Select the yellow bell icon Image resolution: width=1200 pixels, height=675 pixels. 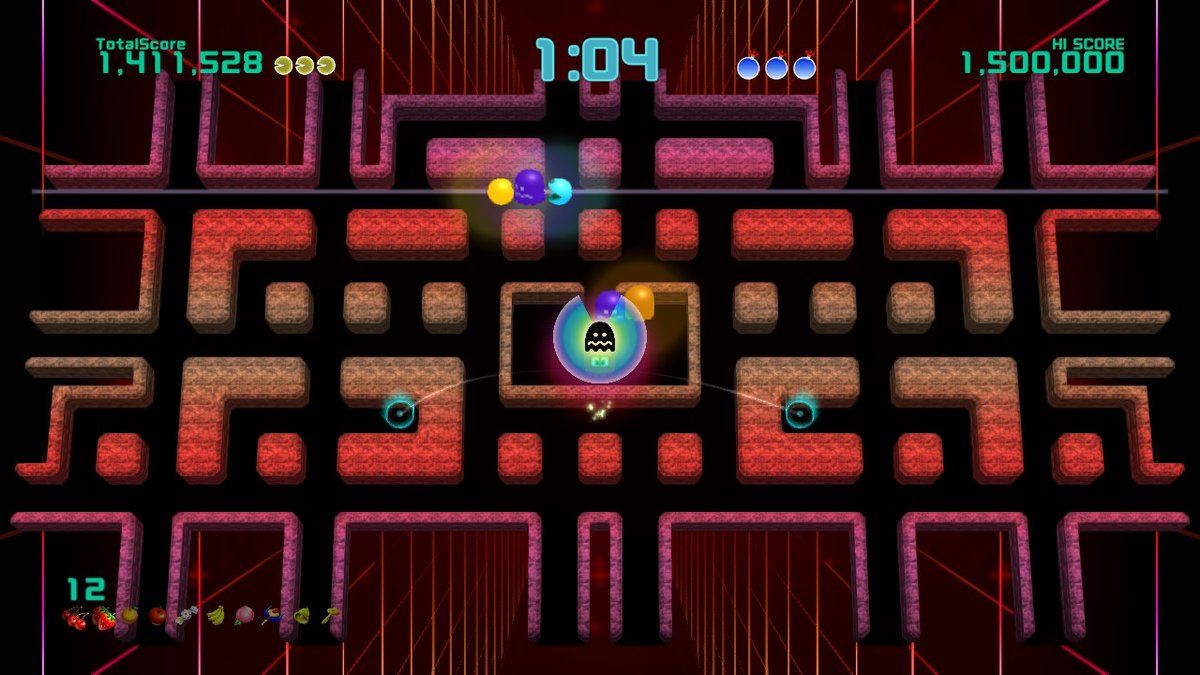pos(301,615)
